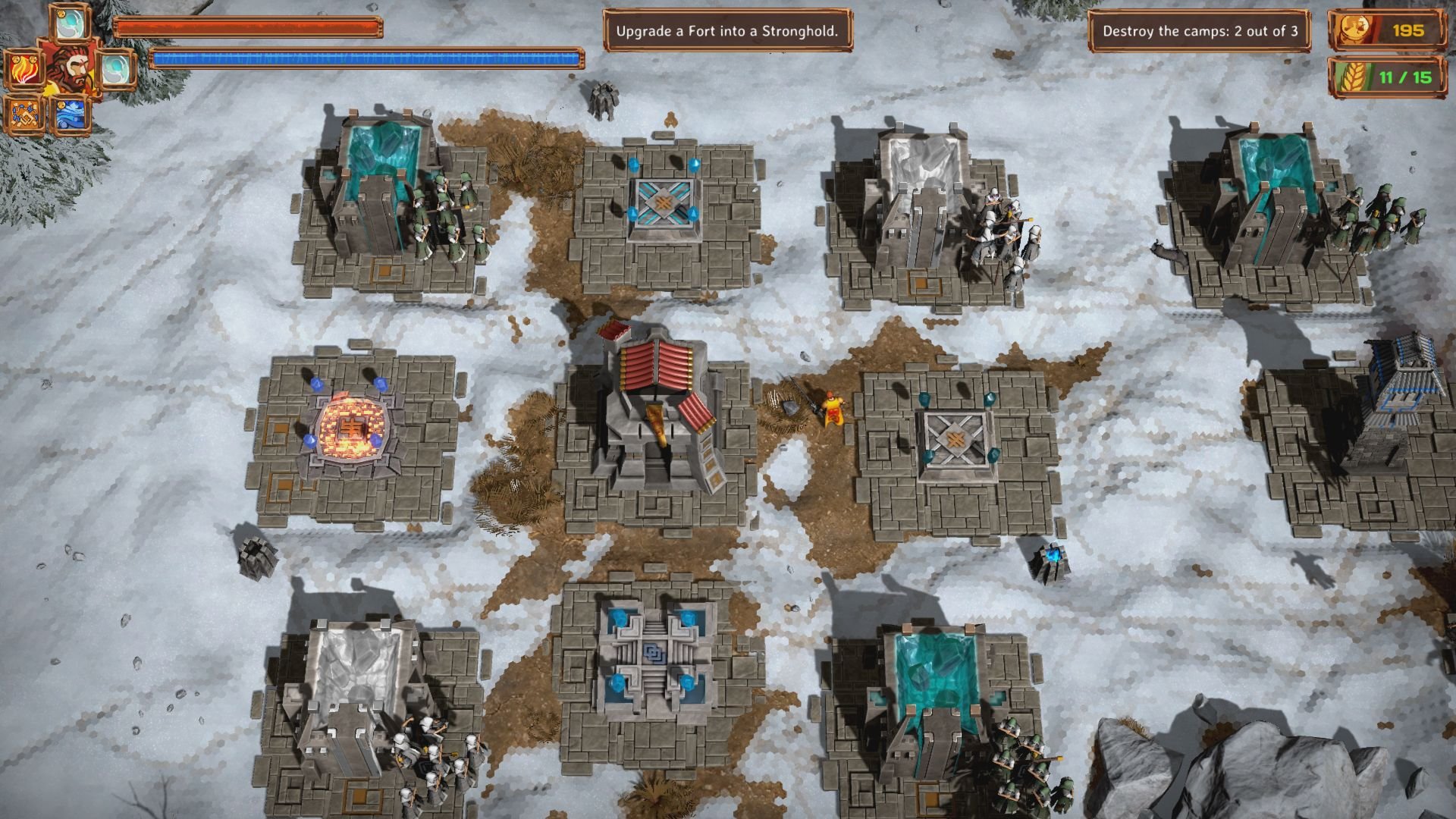Click the bearded hero portrait
Viewport: 1456px width, 819px height.
pos(71,70)
